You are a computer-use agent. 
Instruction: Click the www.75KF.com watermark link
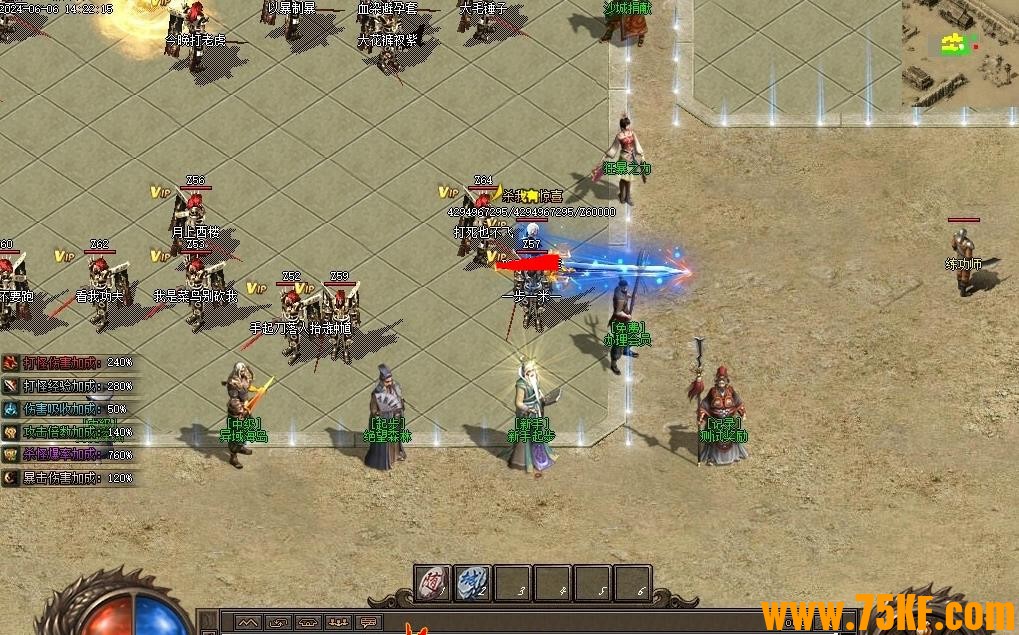[888, 614]
